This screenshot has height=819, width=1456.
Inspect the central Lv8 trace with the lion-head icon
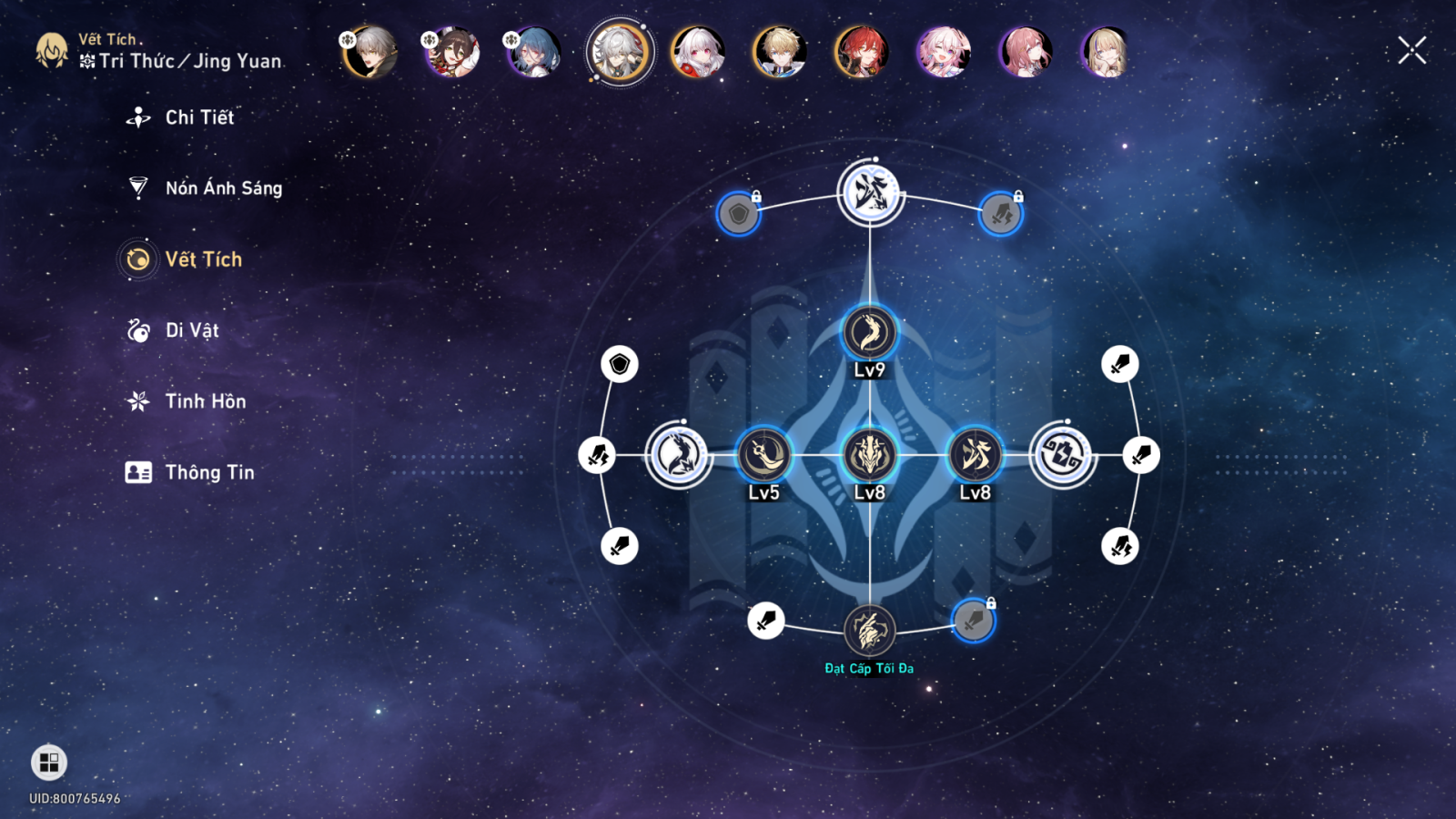click(x=870, y=455)
